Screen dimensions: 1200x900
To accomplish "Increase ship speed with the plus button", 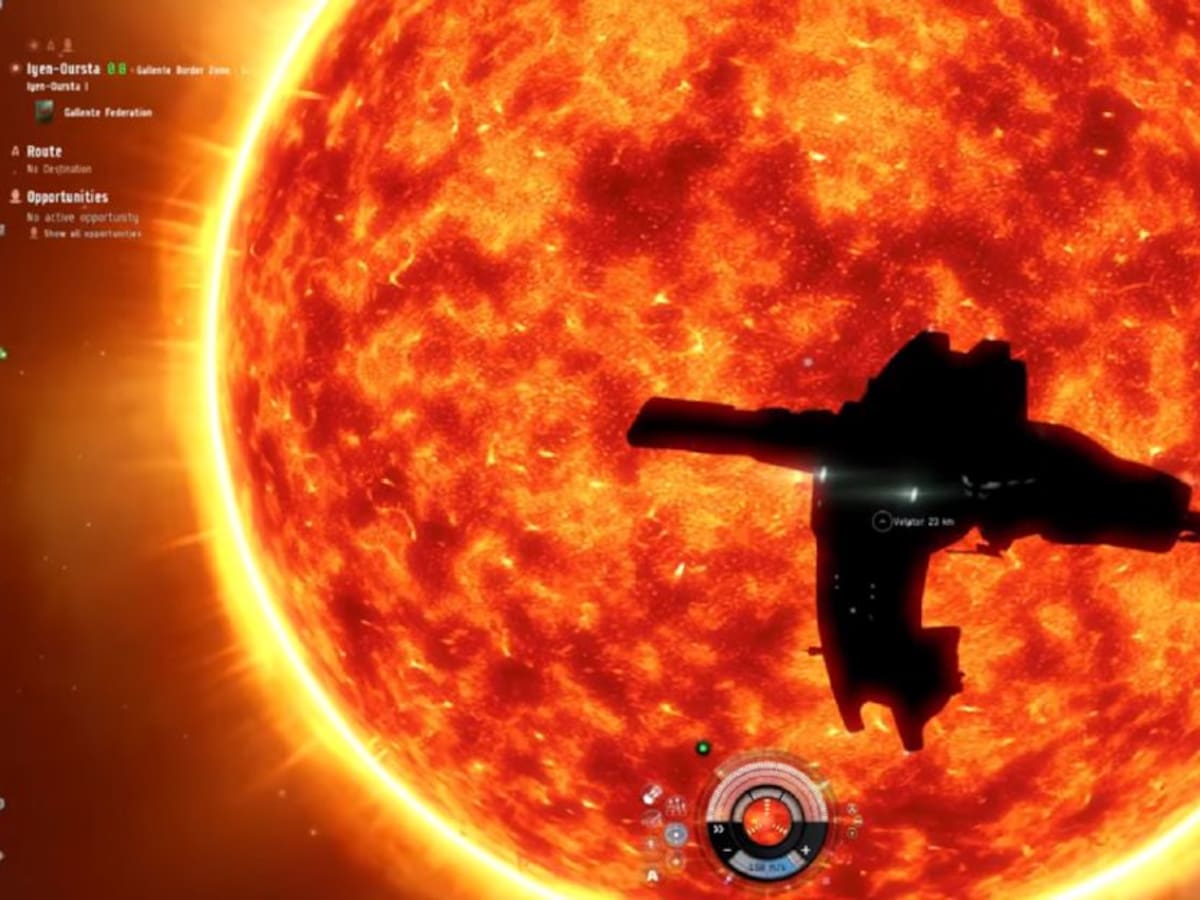I will (x=806, y=850).
